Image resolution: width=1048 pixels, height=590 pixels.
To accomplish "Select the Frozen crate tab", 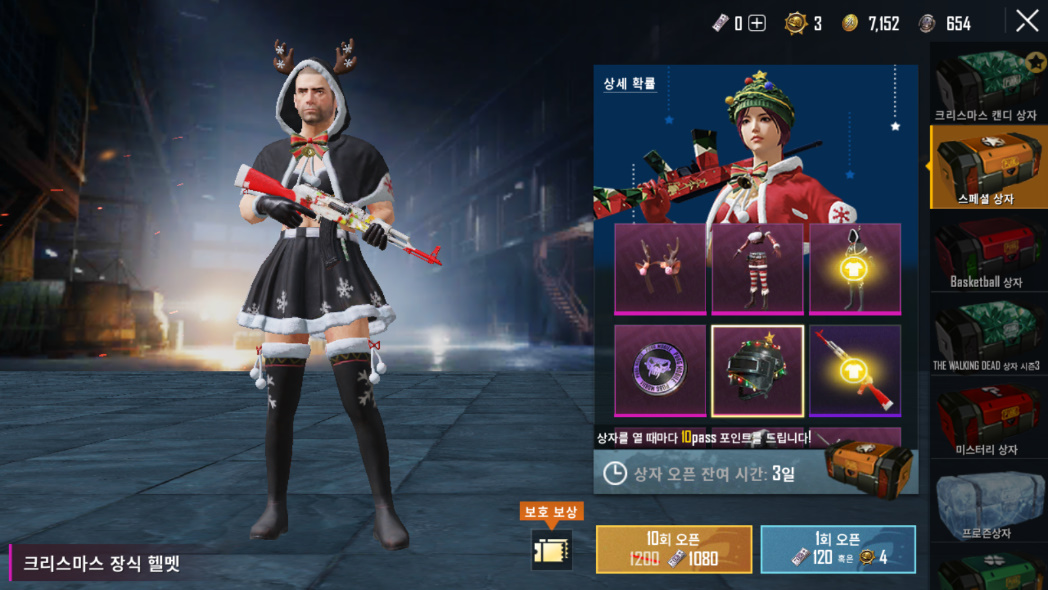I will click(x=988, y=504).
